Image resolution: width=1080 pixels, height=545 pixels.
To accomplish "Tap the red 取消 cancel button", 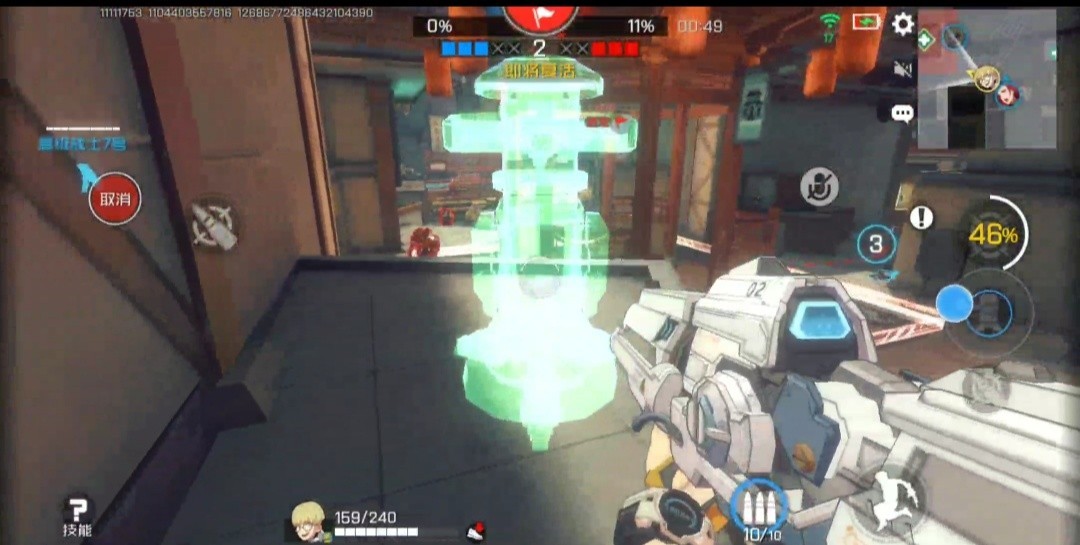I will click(115, 199).
